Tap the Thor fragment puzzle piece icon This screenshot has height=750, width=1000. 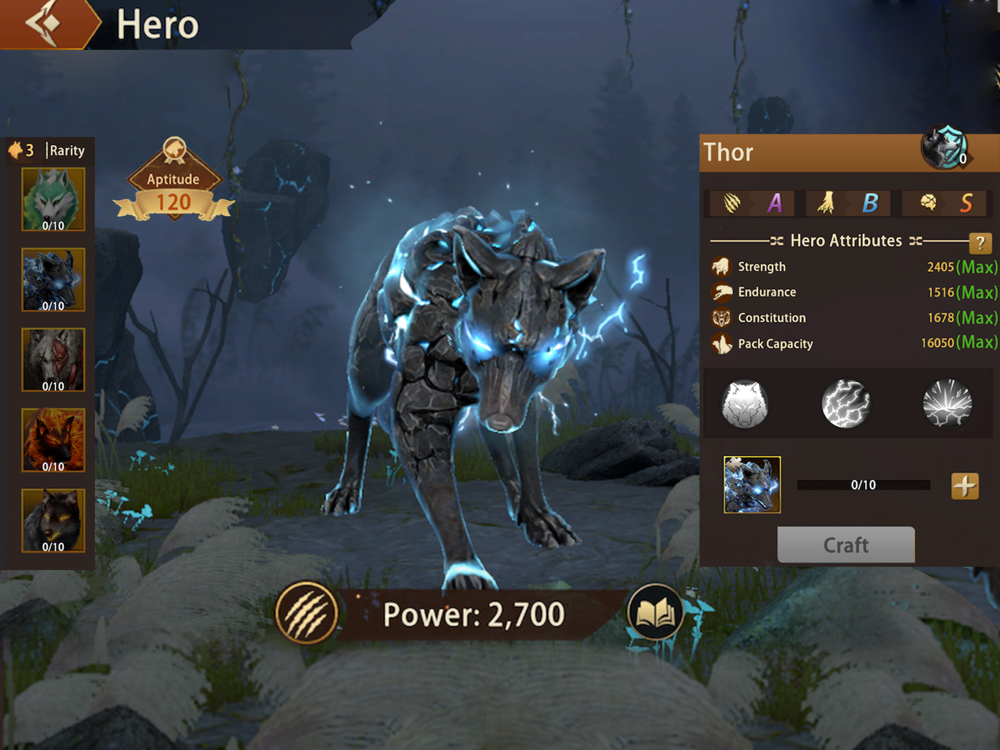pyautogui.click(x=752, y=485)
